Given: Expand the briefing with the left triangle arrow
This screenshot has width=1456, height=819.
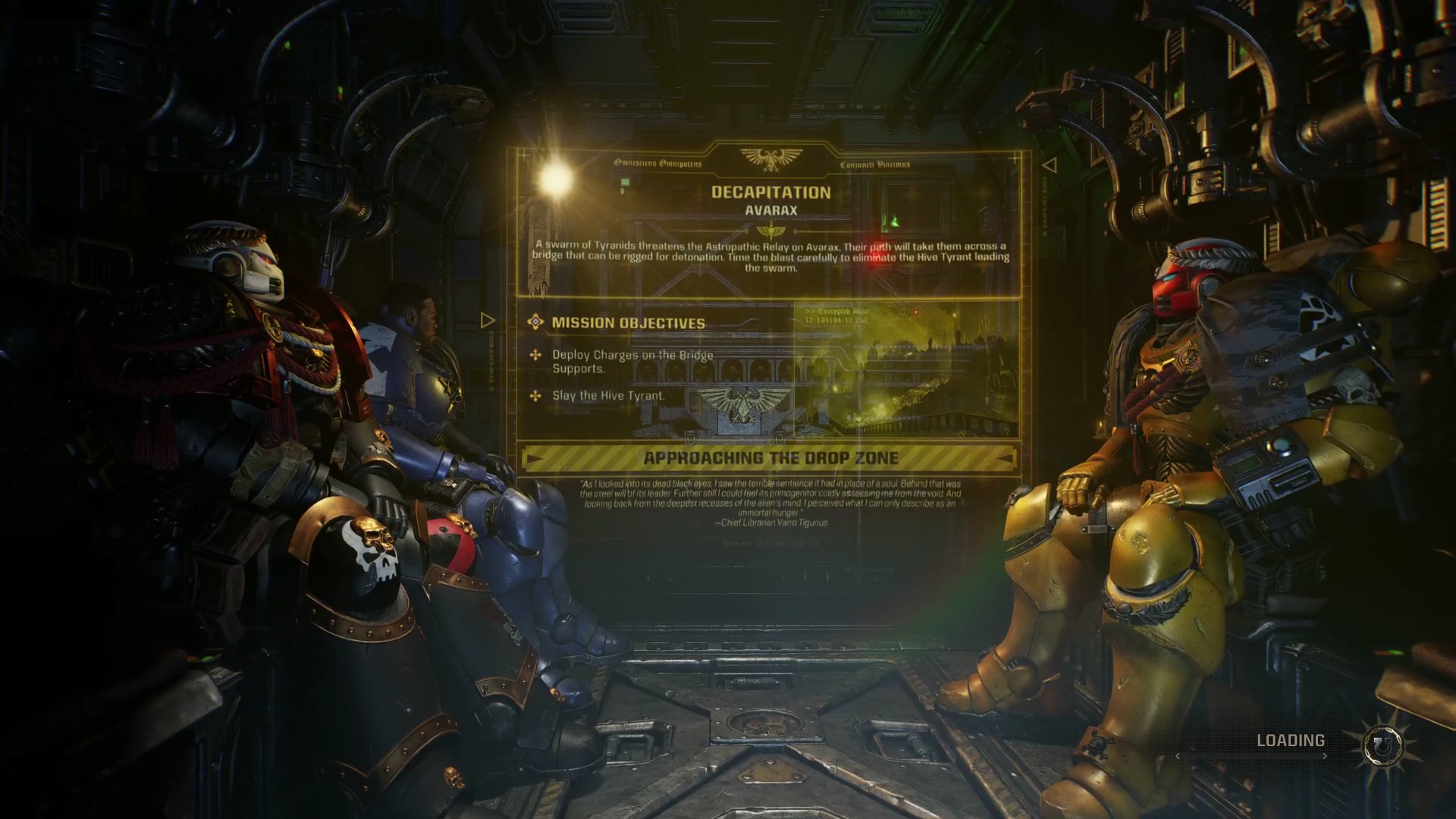Looking at the screenshot, I should click(x=487, y=320).
